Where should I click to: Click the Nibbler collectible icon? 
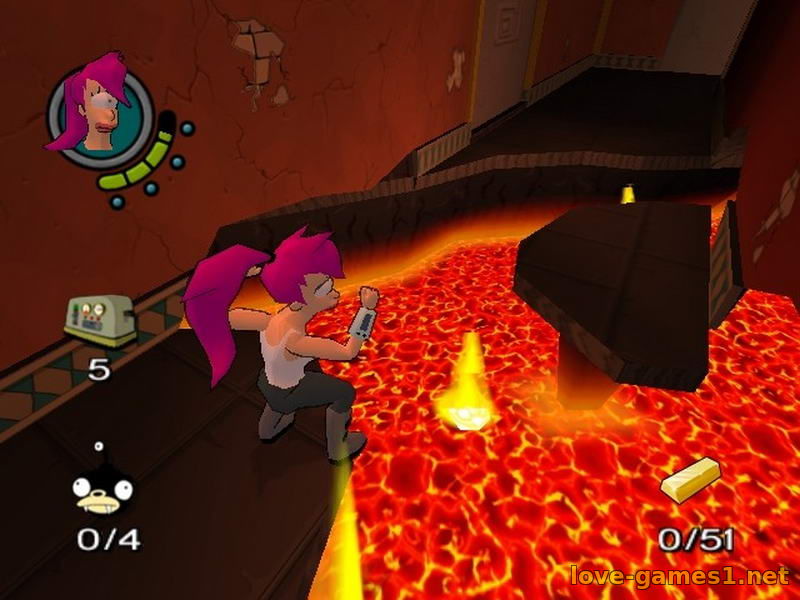pos(103,487)
